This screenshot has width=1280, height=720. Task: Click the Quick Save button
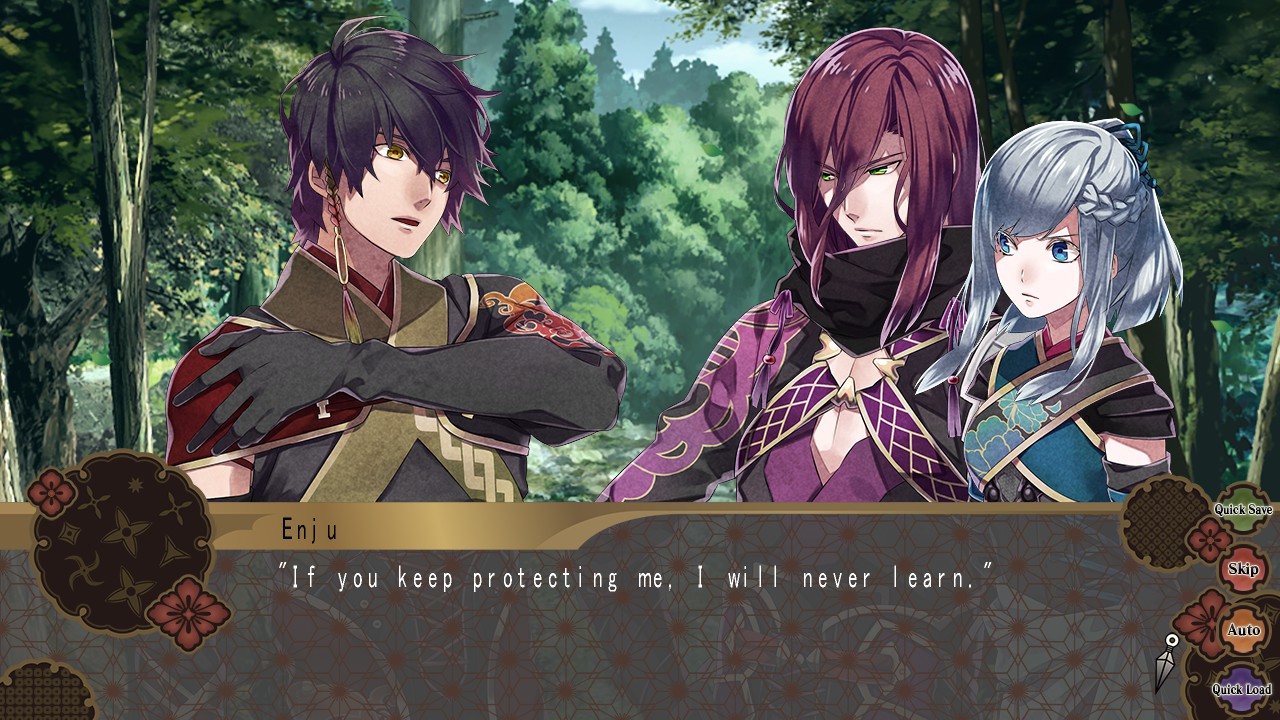point(1242,510)
